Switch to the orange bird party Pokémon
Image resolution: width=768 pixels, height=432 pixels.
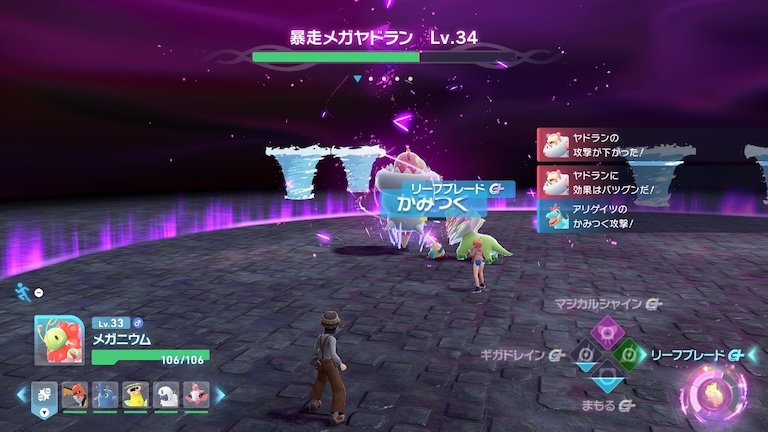(x=74, y=394)
